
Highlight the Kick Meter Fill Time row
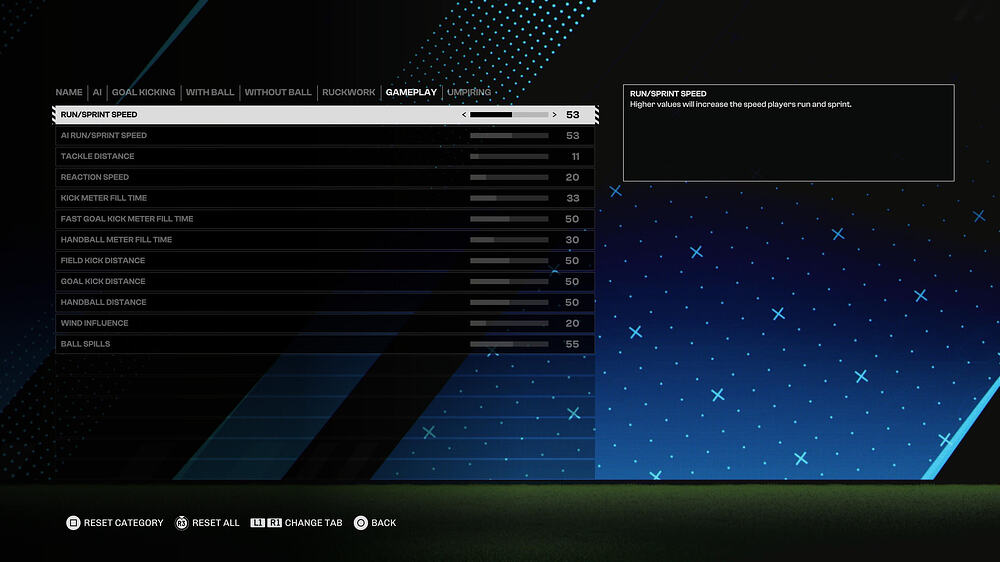324,199
